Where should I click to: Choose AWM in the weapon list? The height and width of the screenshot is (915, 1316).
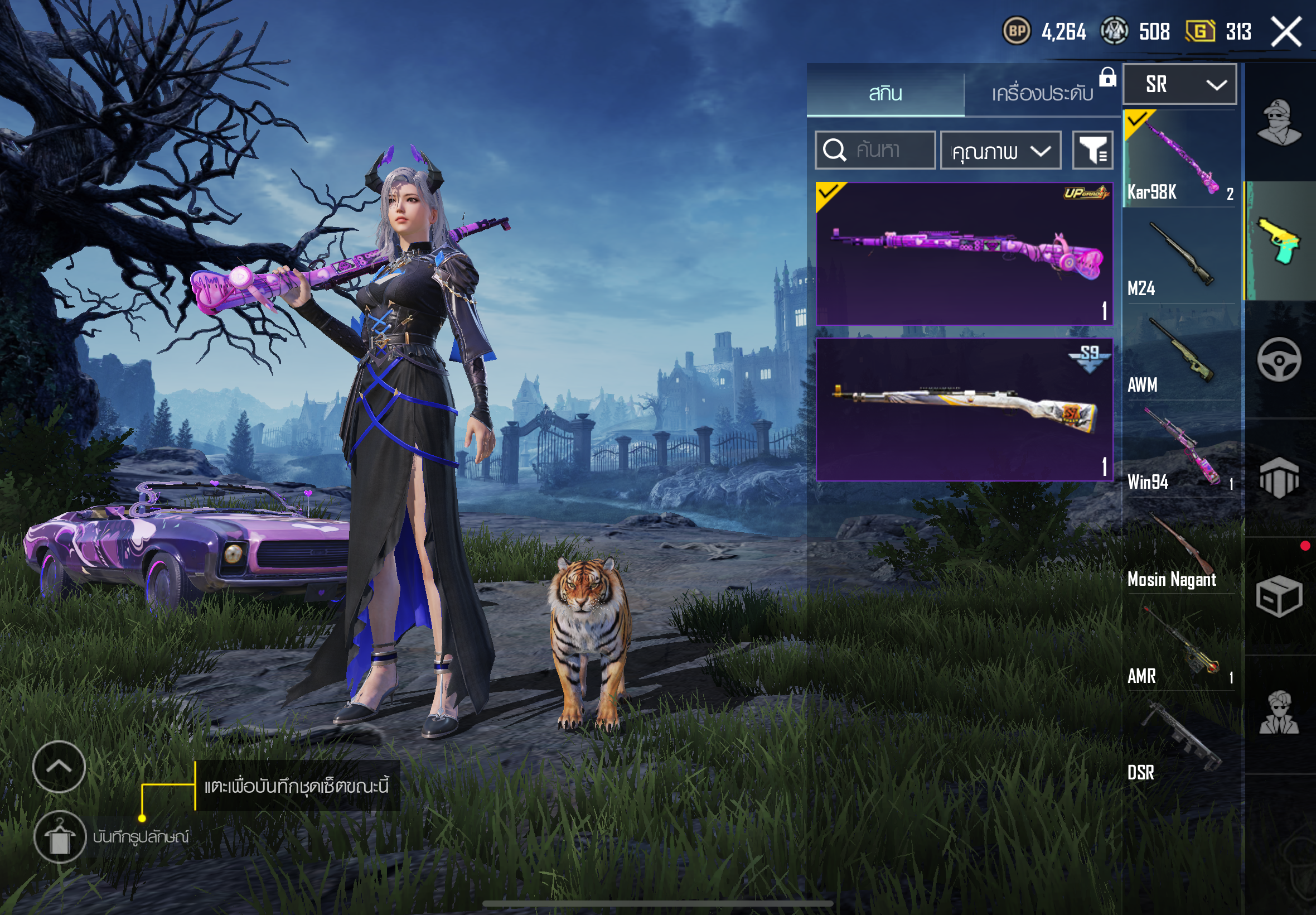[x=1179, y=353]
